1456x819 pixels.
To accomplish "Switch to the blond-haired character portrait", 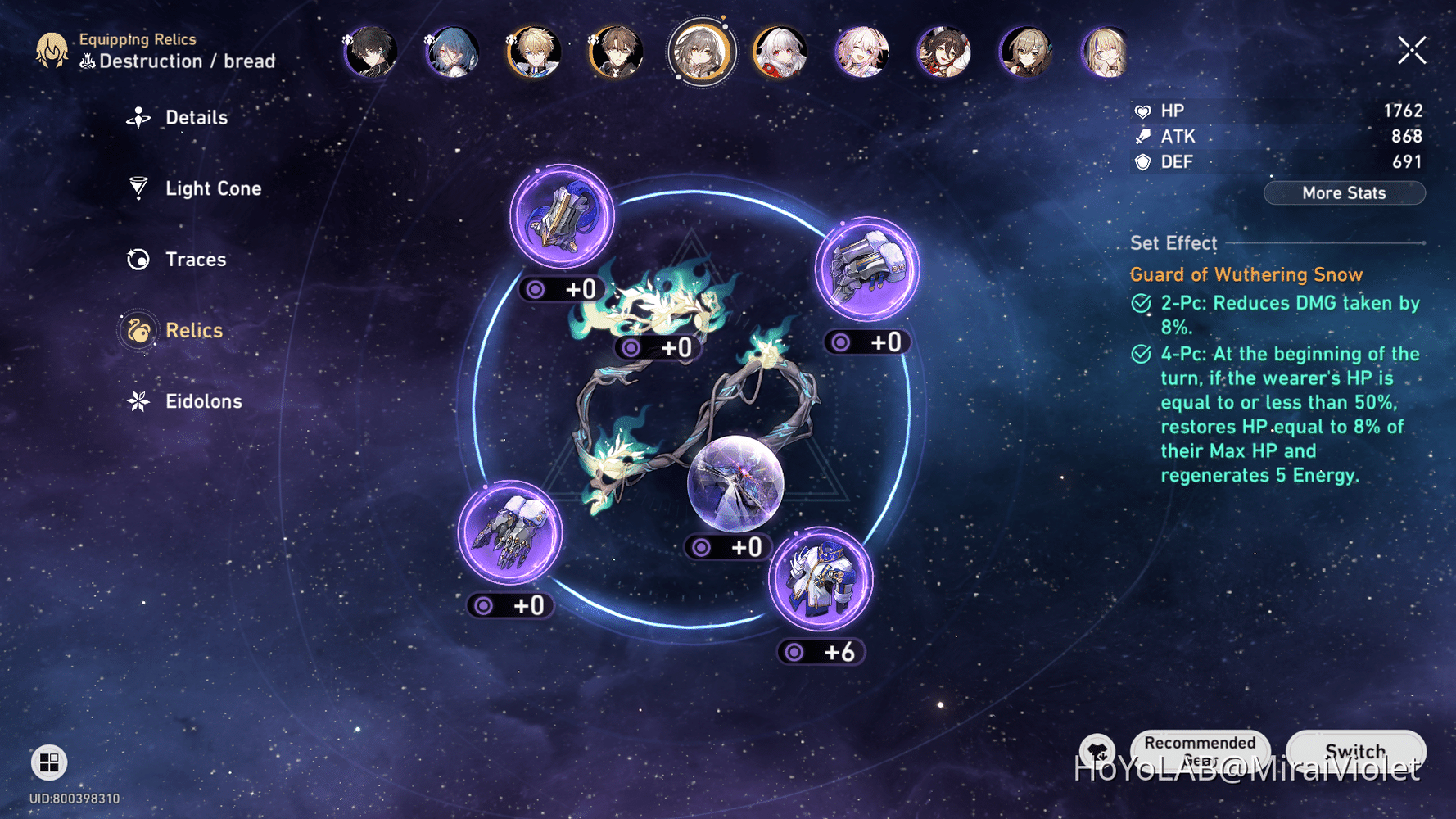I will (x=534, y=52).
